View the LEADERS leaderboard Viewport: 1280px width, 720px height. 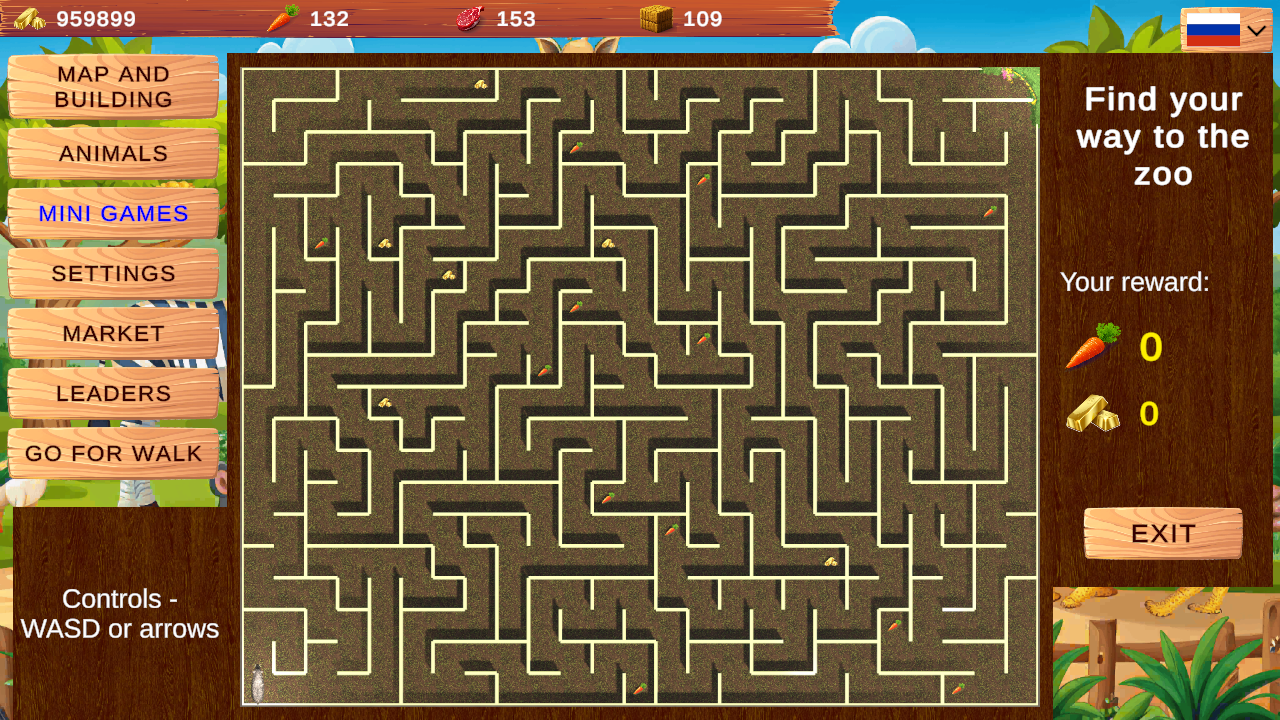pos(113,393)
